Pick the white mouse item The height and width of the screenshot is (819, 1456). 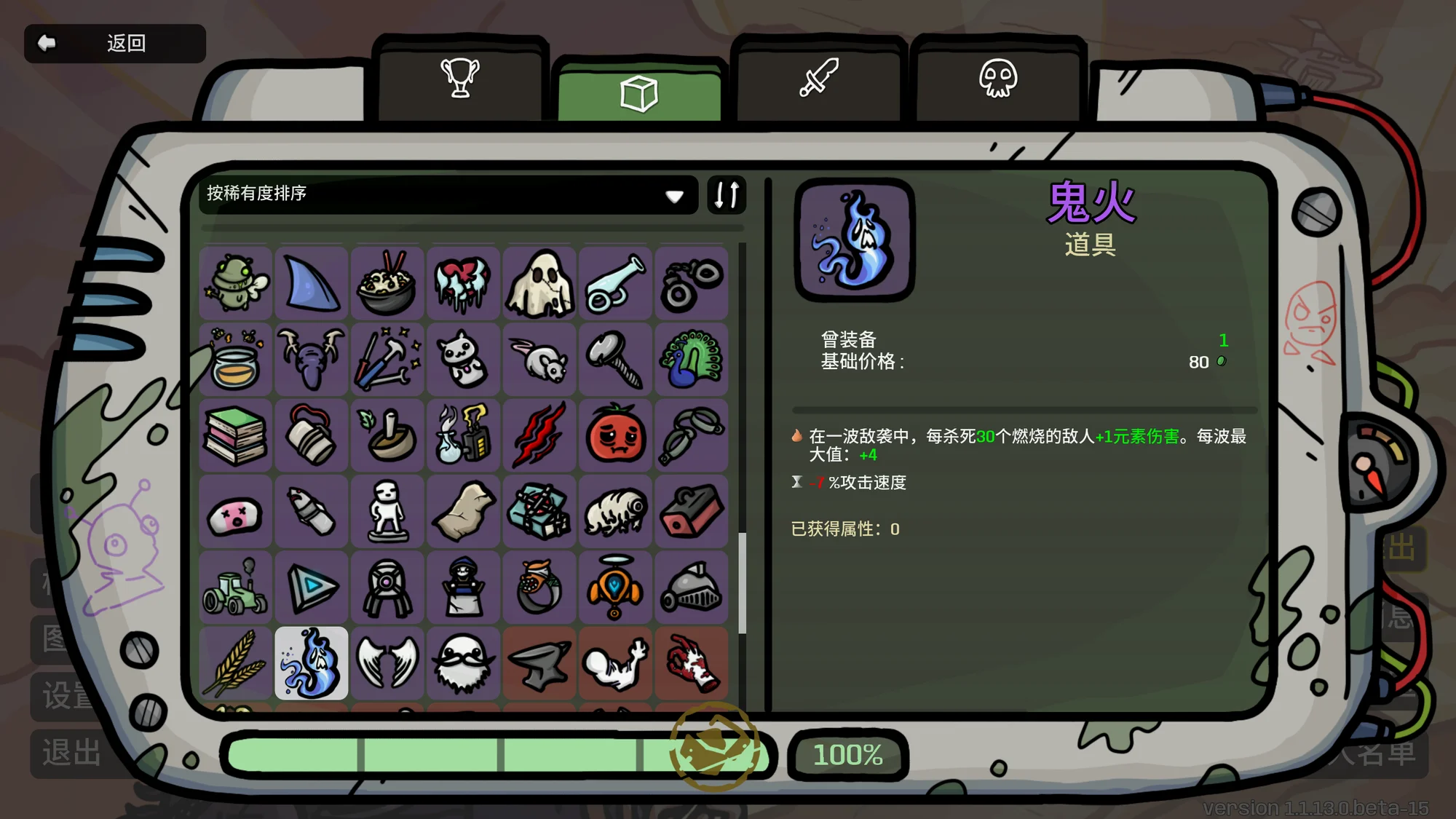click(539, 360)
